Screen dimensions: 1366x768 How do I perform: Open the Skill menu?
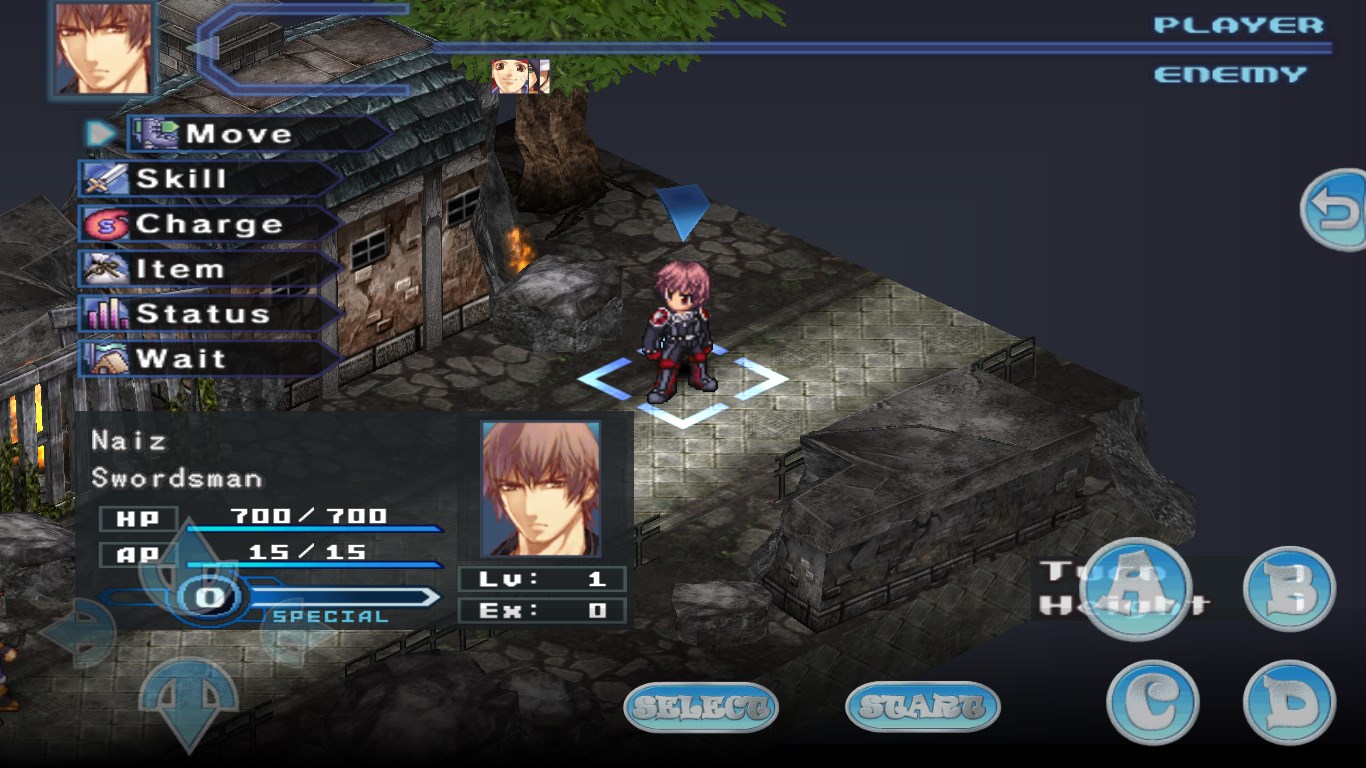(x=210, y=179)
